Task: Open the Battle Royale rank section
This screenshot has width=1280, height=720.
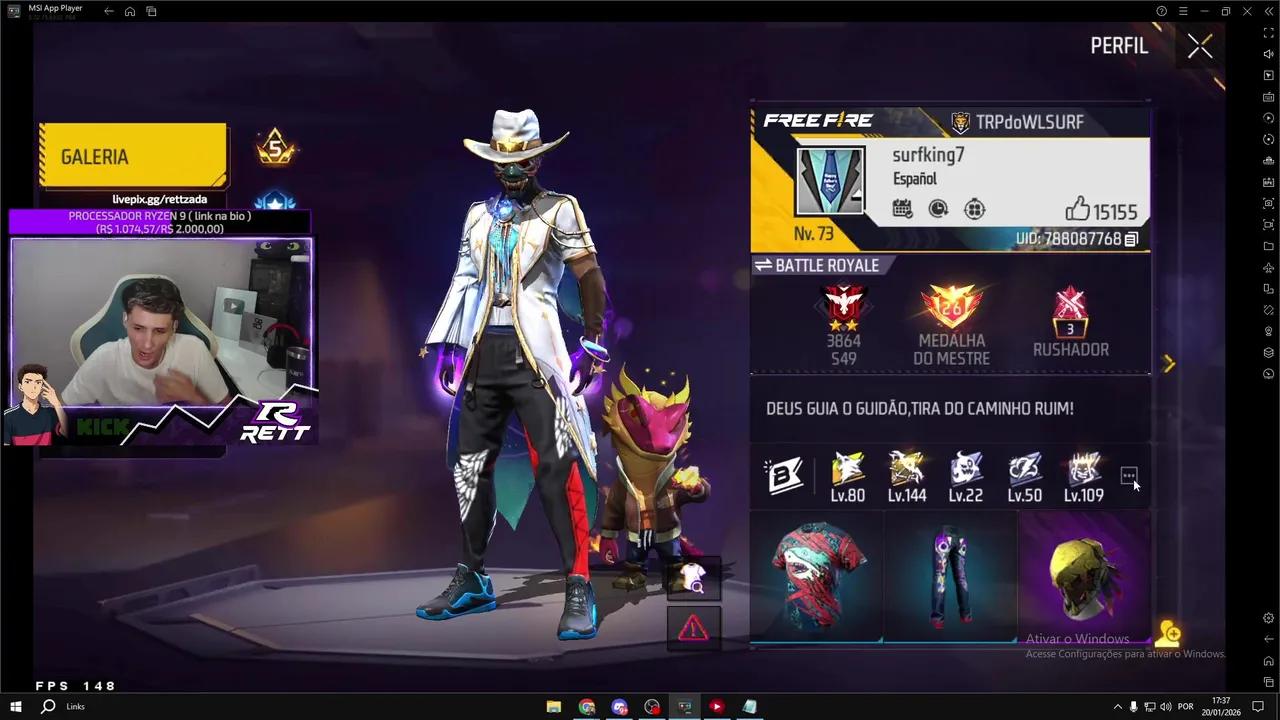Action: coord(824,265)
